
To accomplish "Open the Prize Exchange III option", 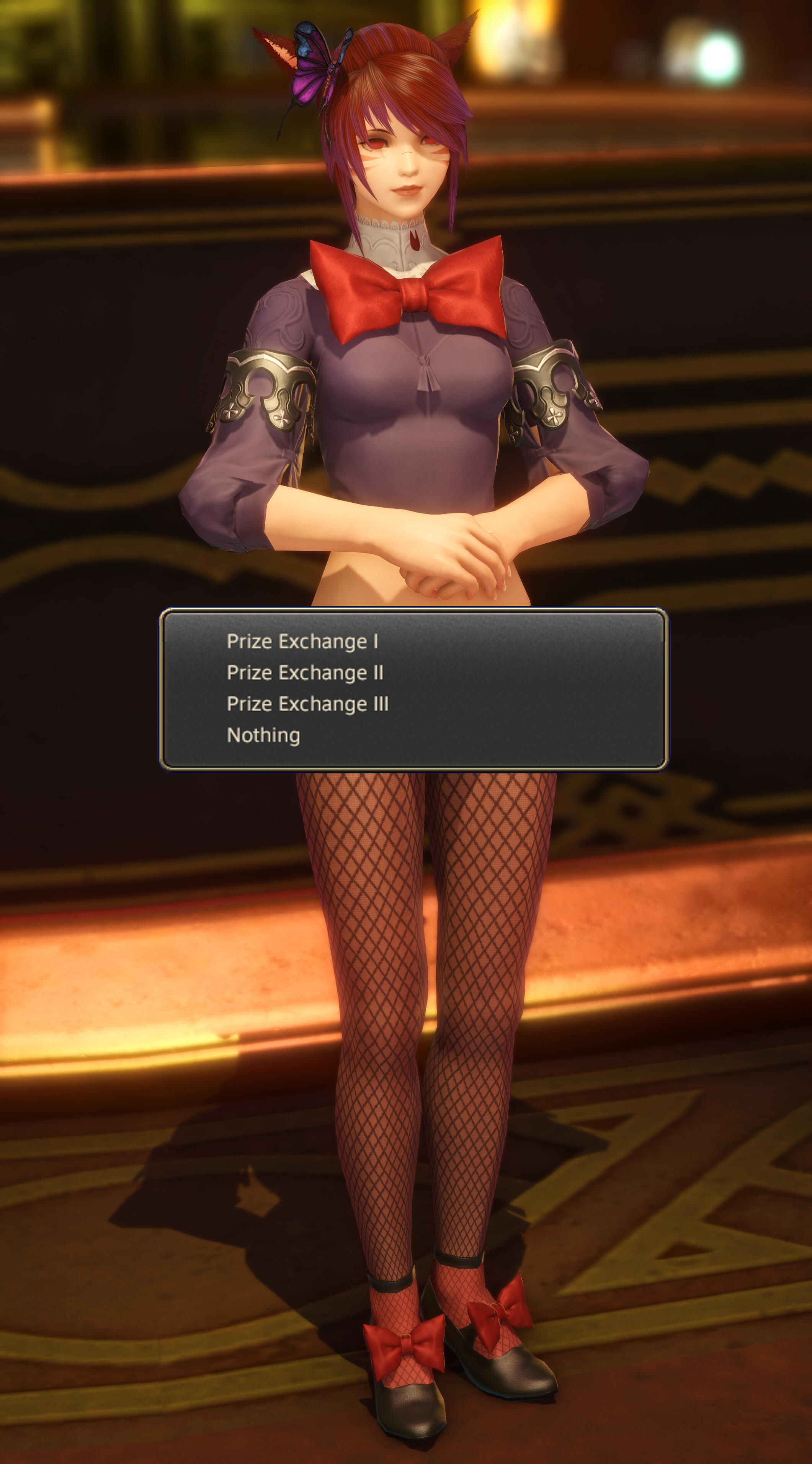I will pyautogui.click(x=307, y=704).
